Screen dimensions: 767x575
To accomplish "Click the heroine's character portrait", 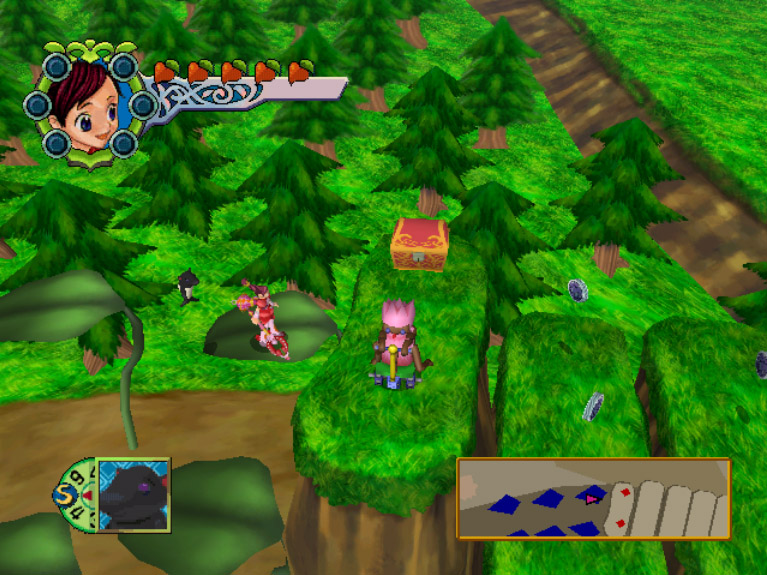I will (85, 103).
